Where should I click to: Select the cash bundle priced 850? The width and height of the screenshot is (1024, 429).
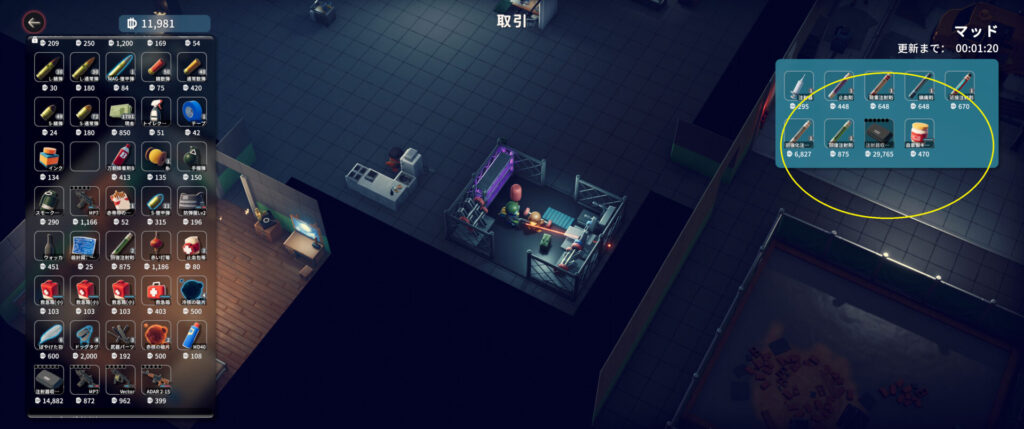coord(121,111)
